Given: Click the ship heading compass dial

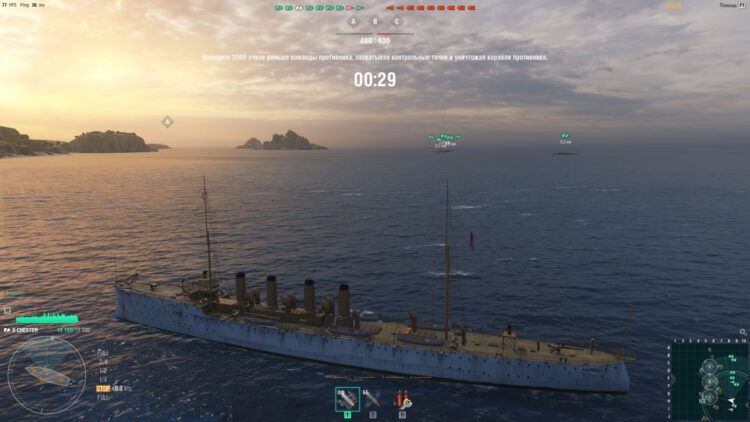Looking at the screenshot, I should [46, 372].
